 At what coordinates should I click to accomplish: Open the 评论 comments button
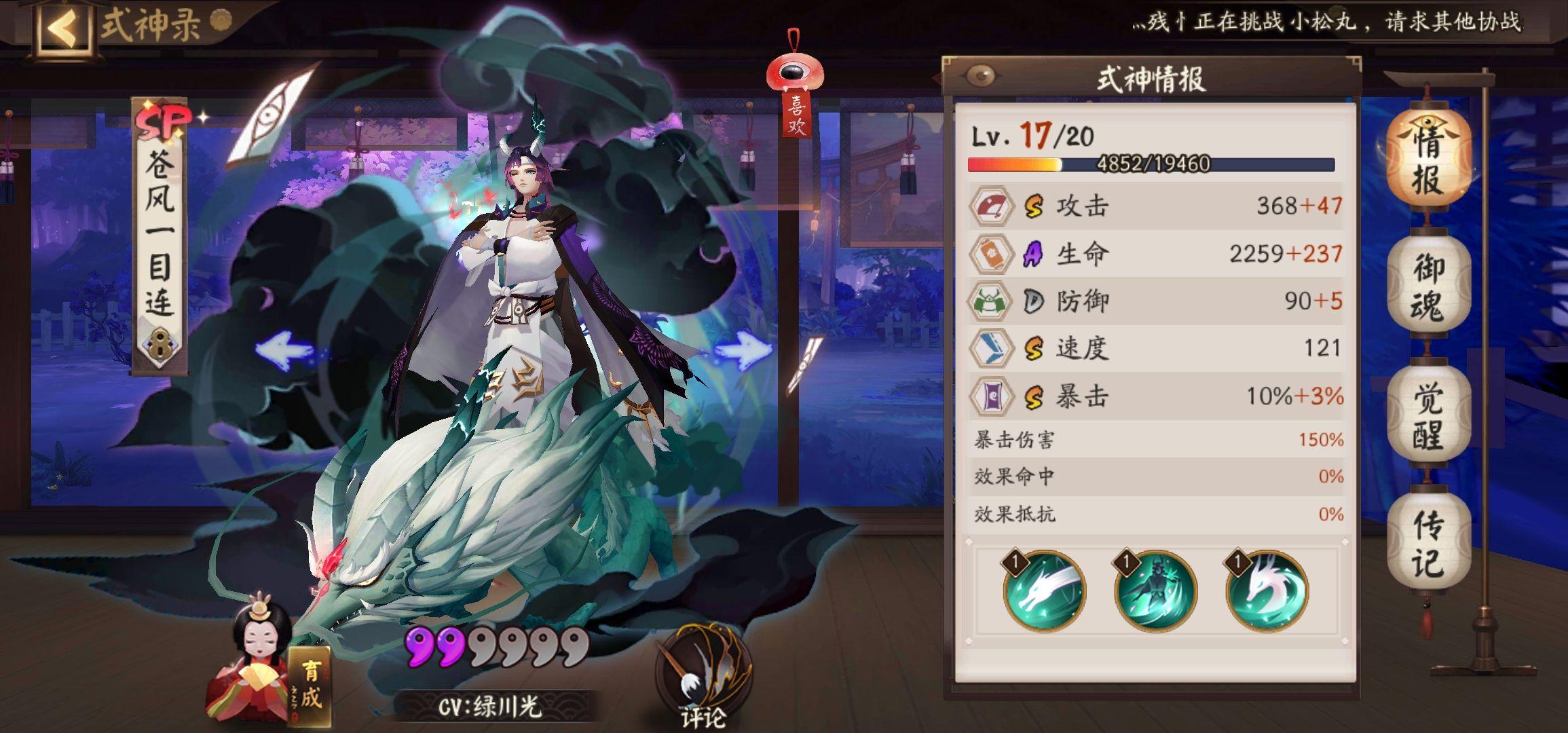(x=703, y=679)
